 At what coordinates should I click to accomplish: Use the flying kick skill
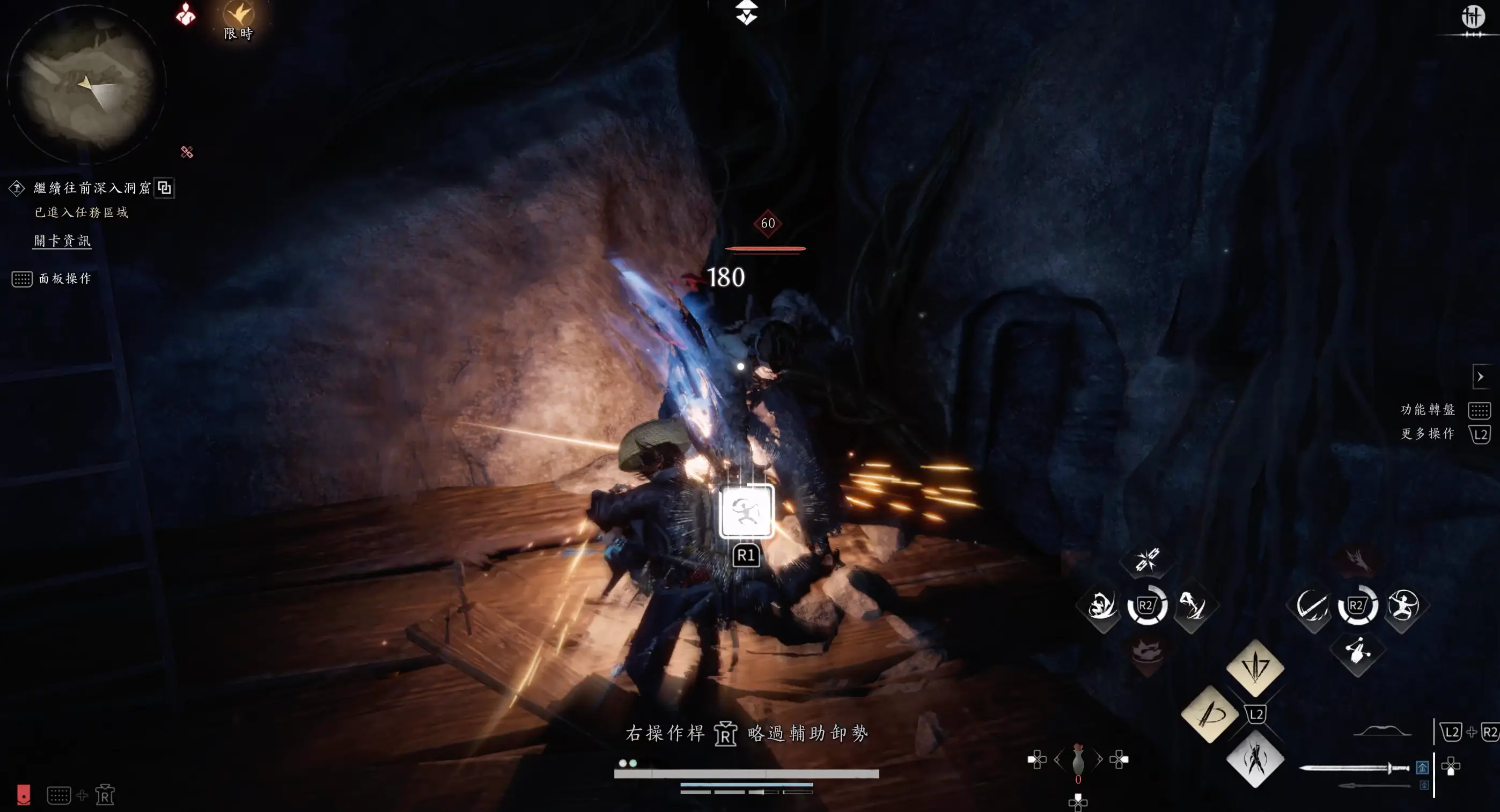(1192, 606)
